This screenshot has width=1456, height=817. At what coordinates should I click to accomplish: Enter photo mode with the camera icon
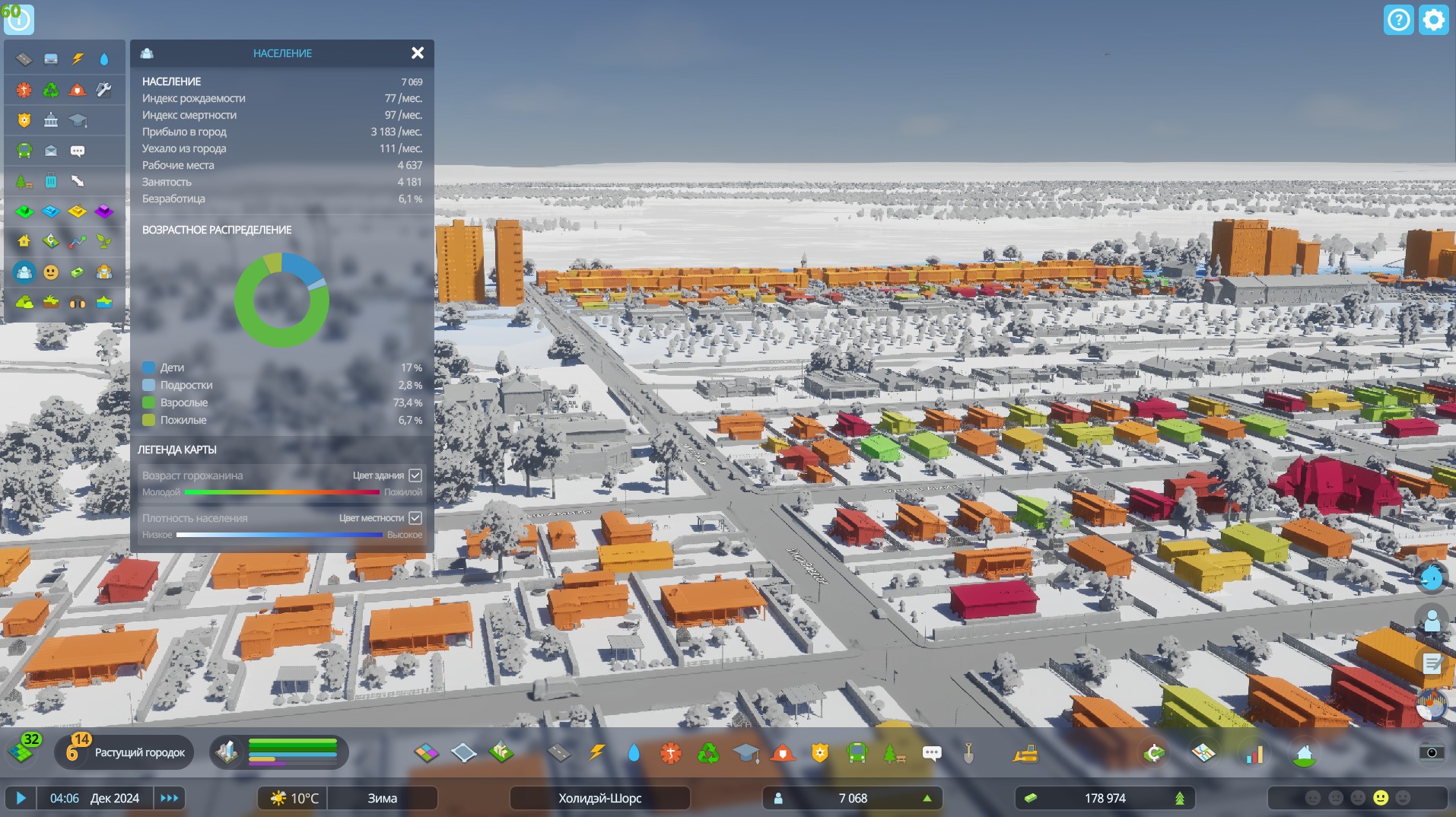(1432, 753)
